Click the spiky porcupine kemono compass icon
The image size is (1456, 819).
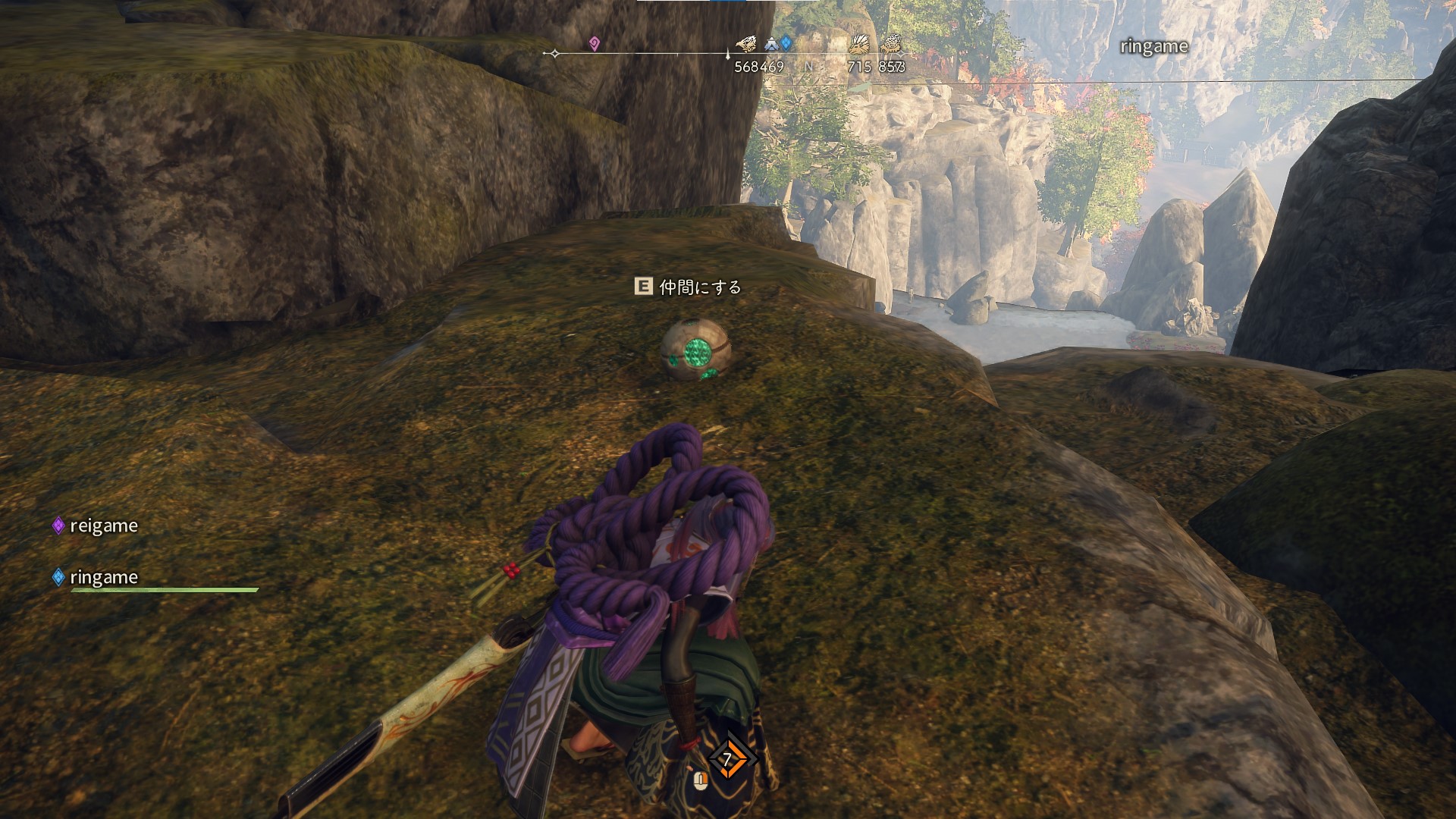(x=860, y=44)
